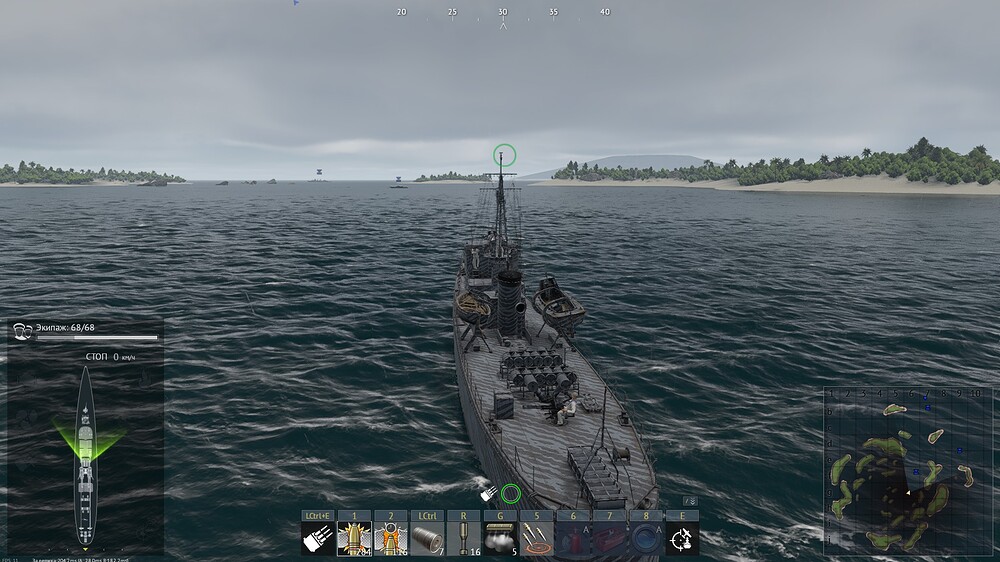Screen dimensions: 1000x562
Task: Activate the red repair kit ability
Action: tap(608, 538)
